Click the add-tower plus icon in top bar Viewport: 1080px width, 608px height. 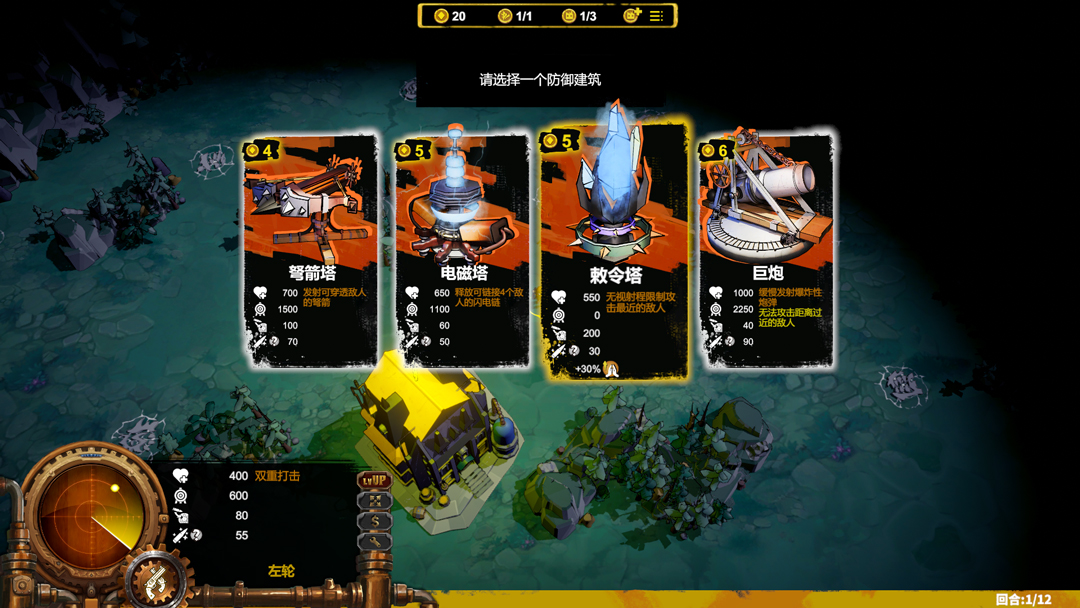(631, 16)
